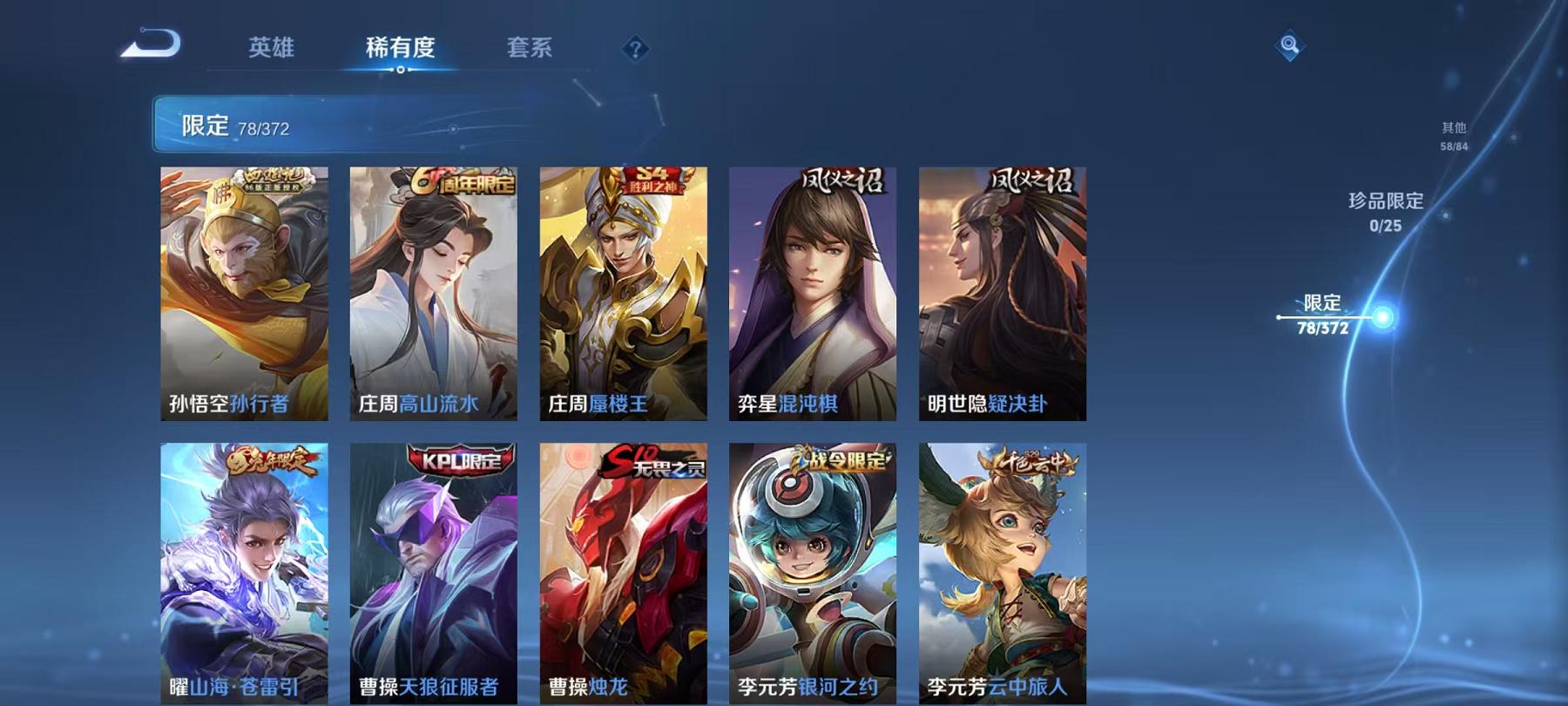This screenshot has height=706, width=1568.
Task: Click the S4 胜利之神 badge on 庄周's skin
Action: (x=649, y=180)
